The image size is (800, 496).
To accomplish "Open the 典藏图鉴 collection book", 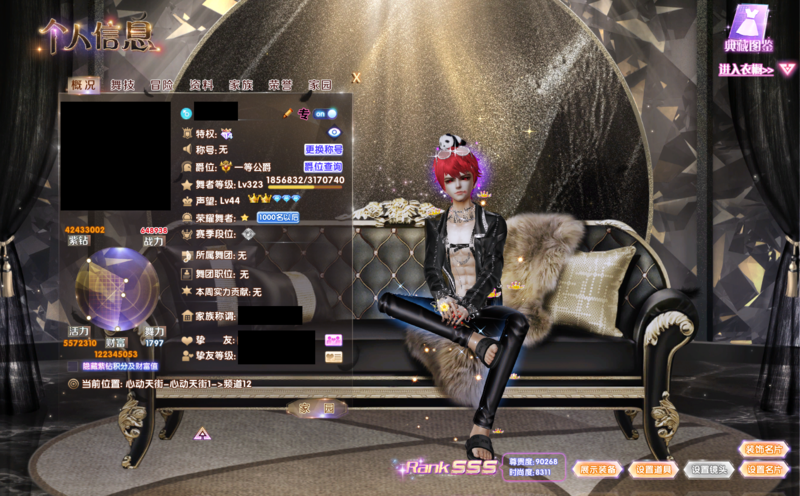I will click(748, 30).
